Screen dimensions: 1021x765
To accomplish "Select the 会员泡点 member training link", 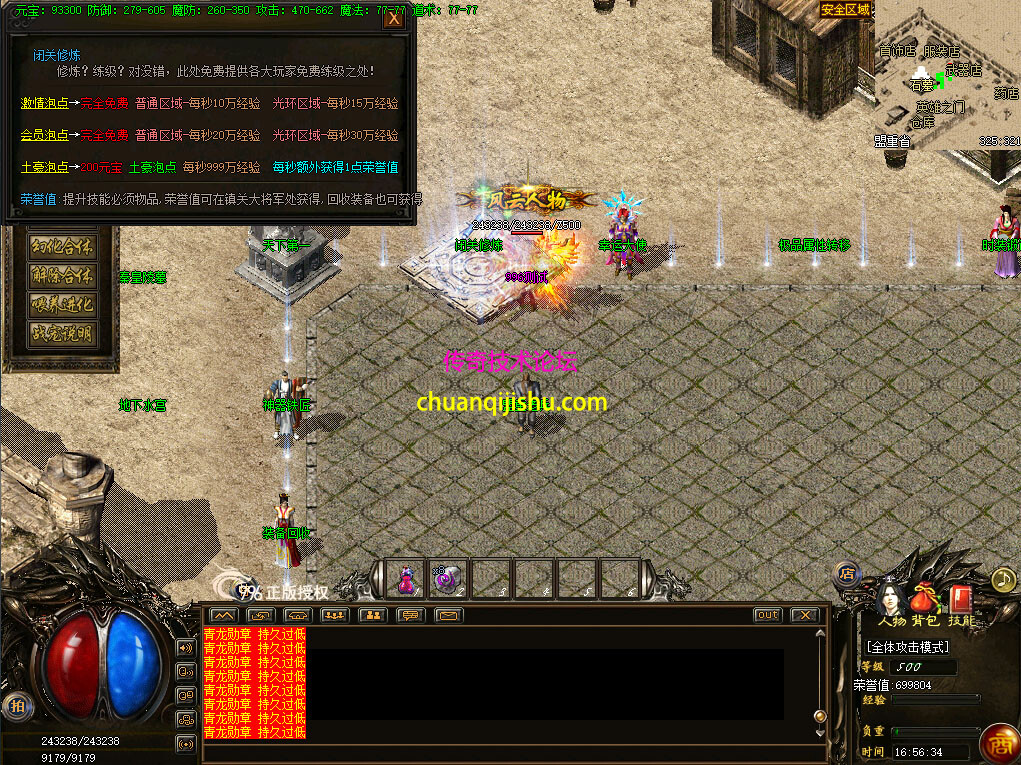I will click(45, 135).
